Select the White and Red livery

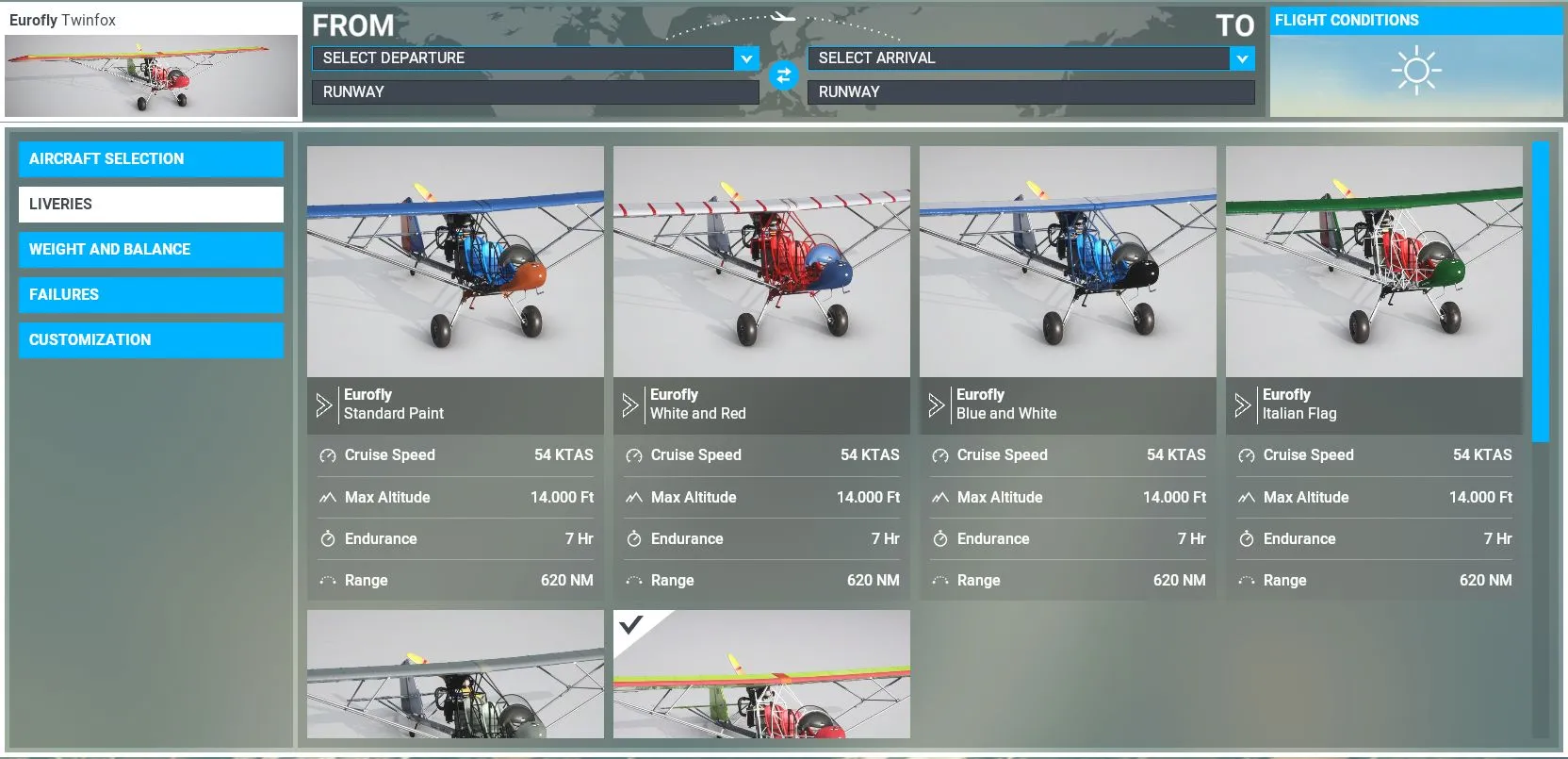[x=761, y=262]
